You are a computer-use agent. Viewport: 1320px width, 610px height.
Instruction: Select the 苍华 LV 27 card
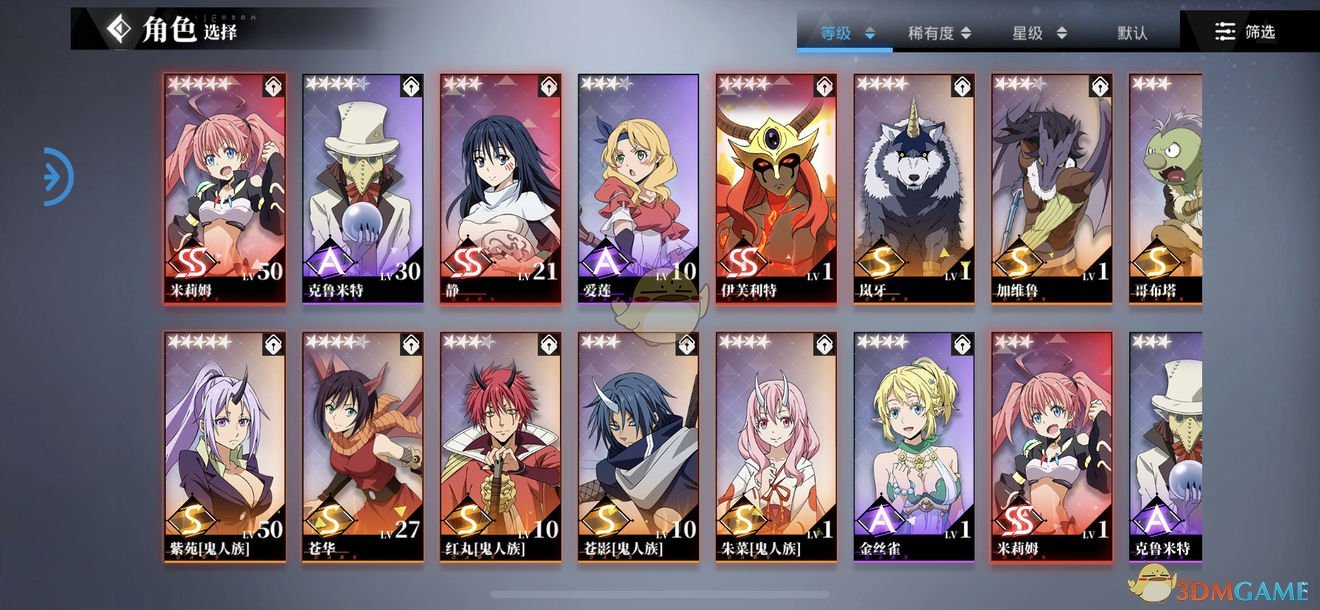click(363, 446)
